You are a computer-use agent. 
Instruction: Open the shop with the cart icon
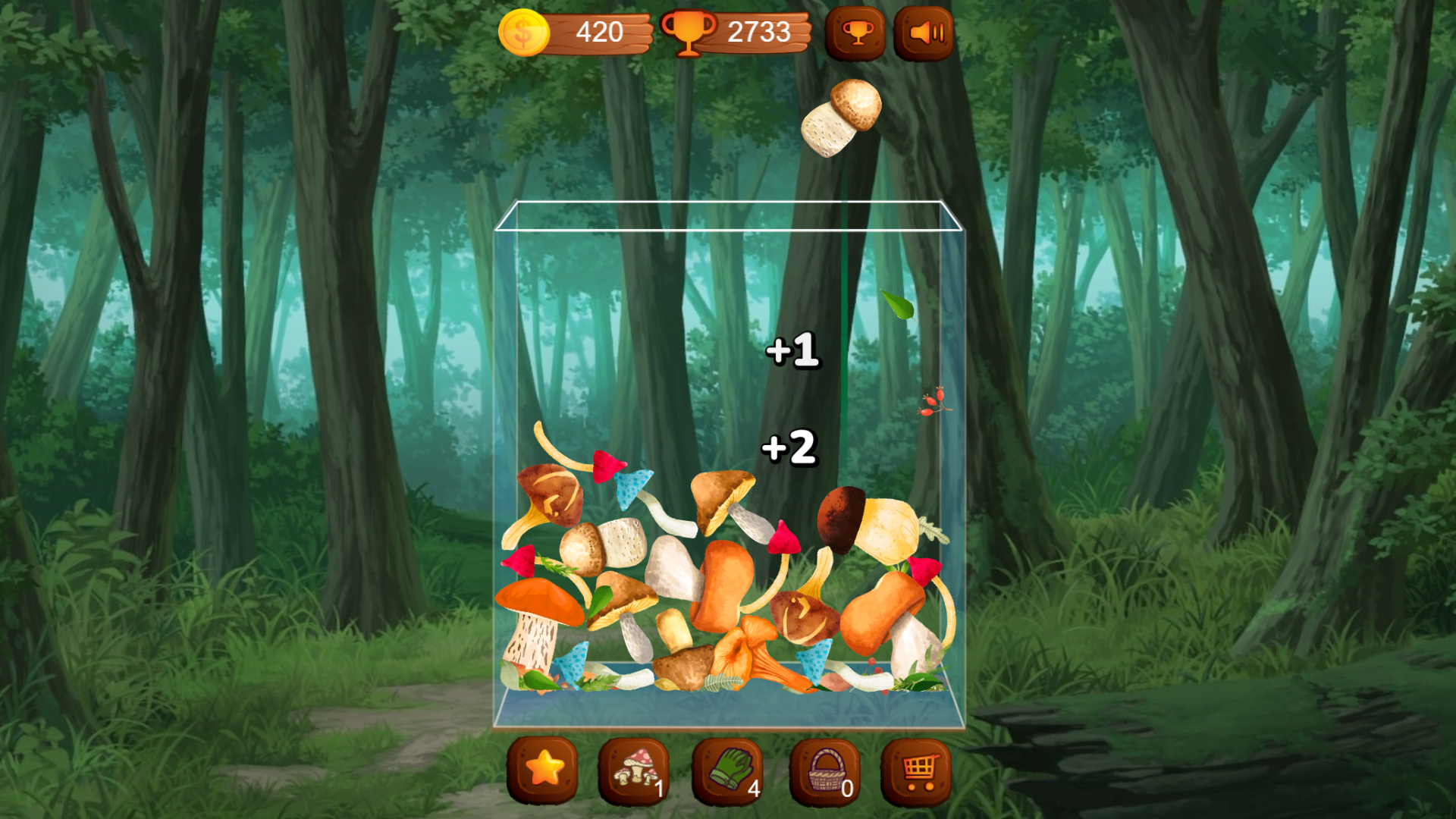[x=918, y=772]
